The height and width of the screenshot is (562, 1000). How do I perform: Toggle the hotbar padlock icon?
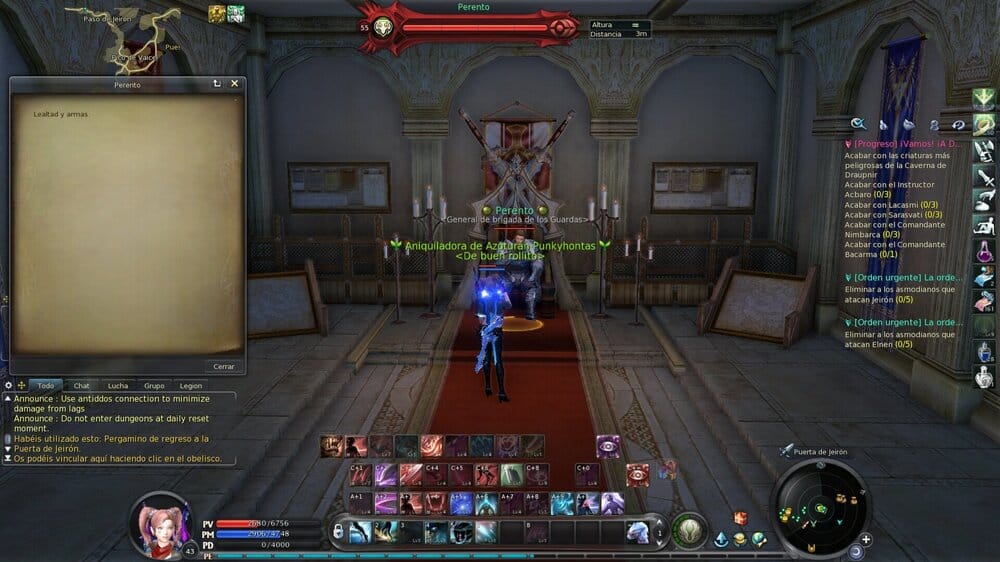(337, 531)
